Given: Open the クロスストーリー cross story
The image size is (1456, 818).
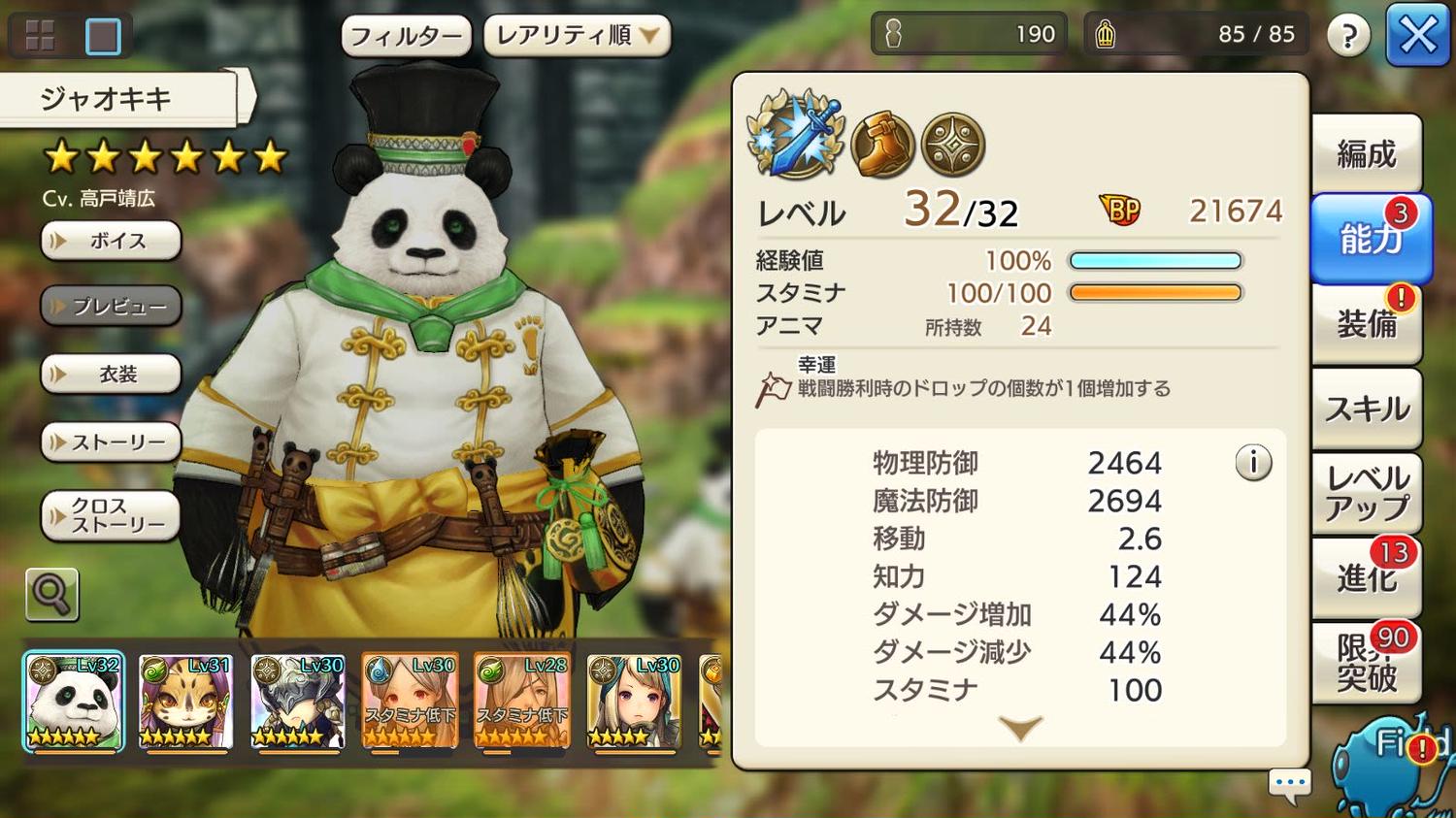Looking at the screenshot, I should tap(112, 515).
